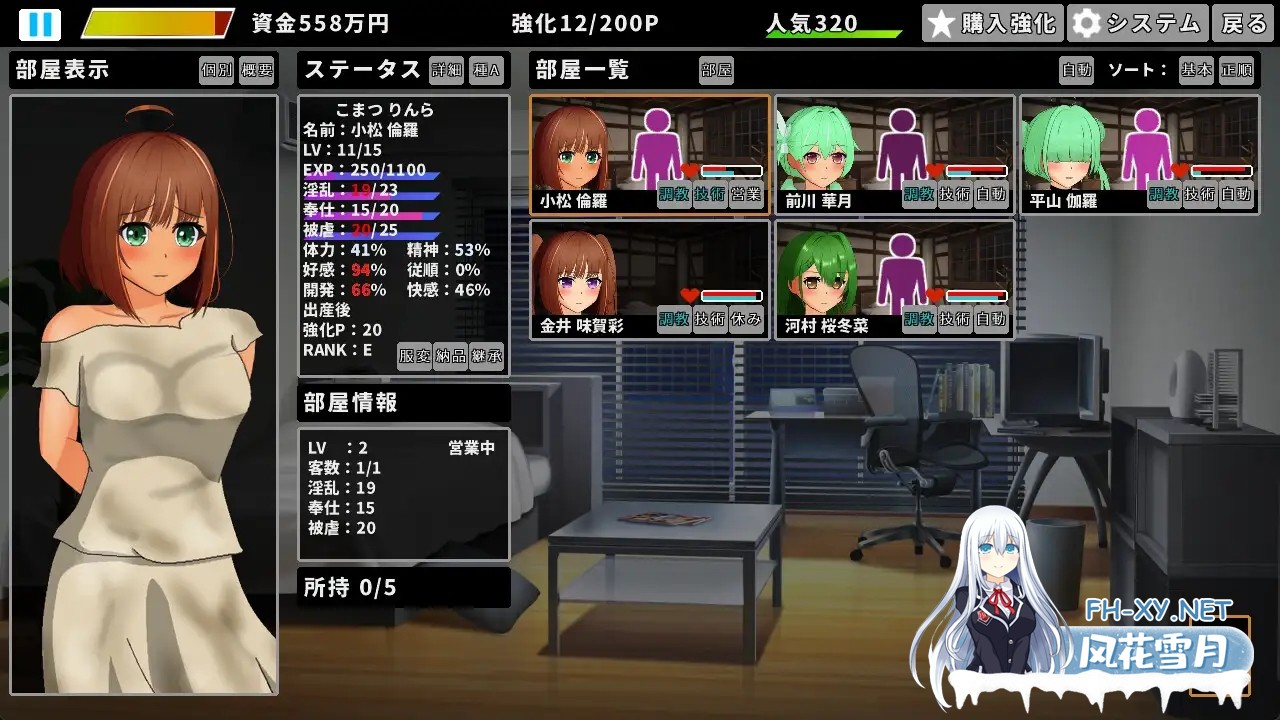
Task: Pause the game with the pause icon
Action: [40, 23]
